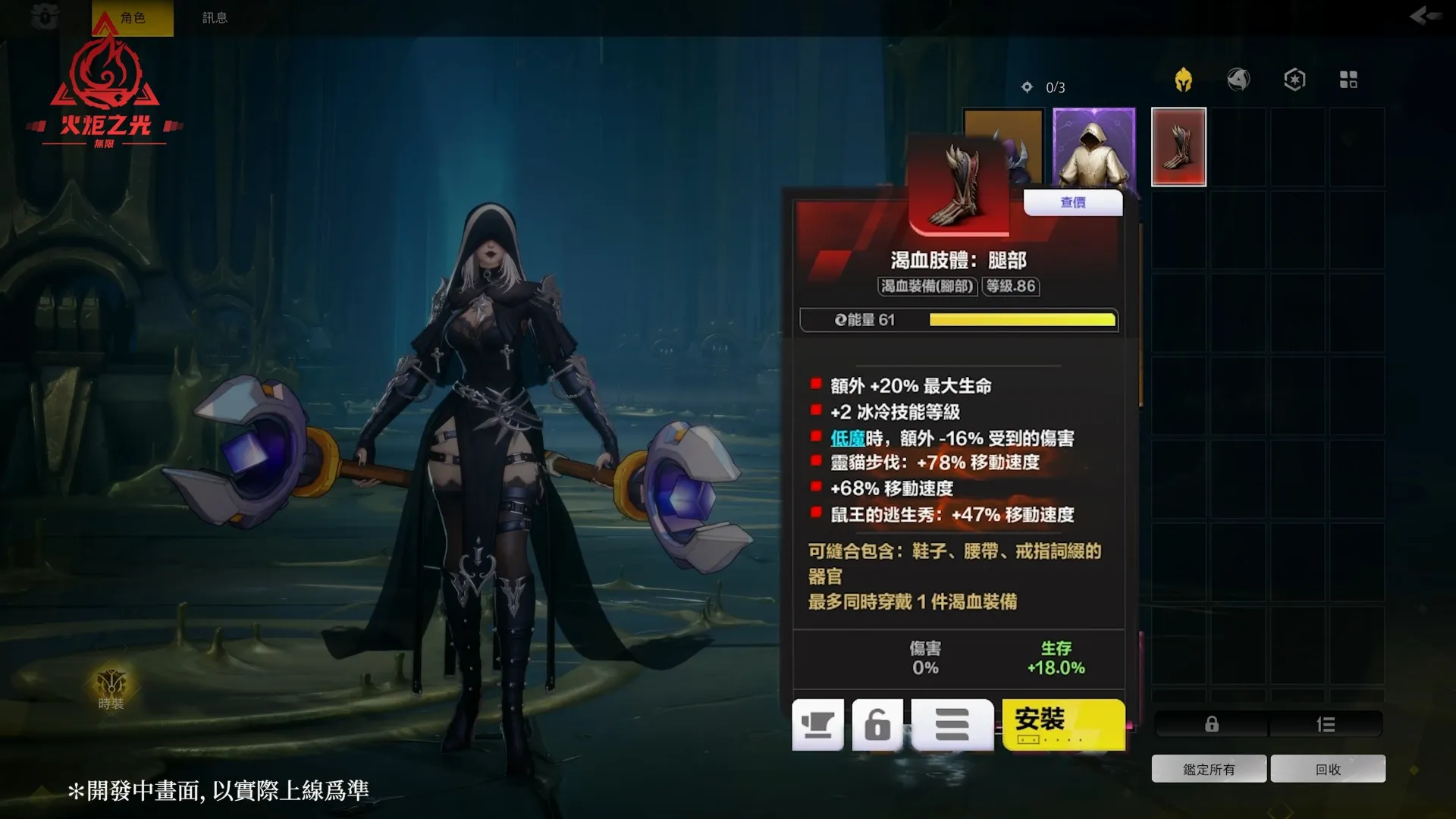Screen dimensions: 1456x819
Task: Open the swirl emblem inventory category
Action: click(x=1240, y=79)
